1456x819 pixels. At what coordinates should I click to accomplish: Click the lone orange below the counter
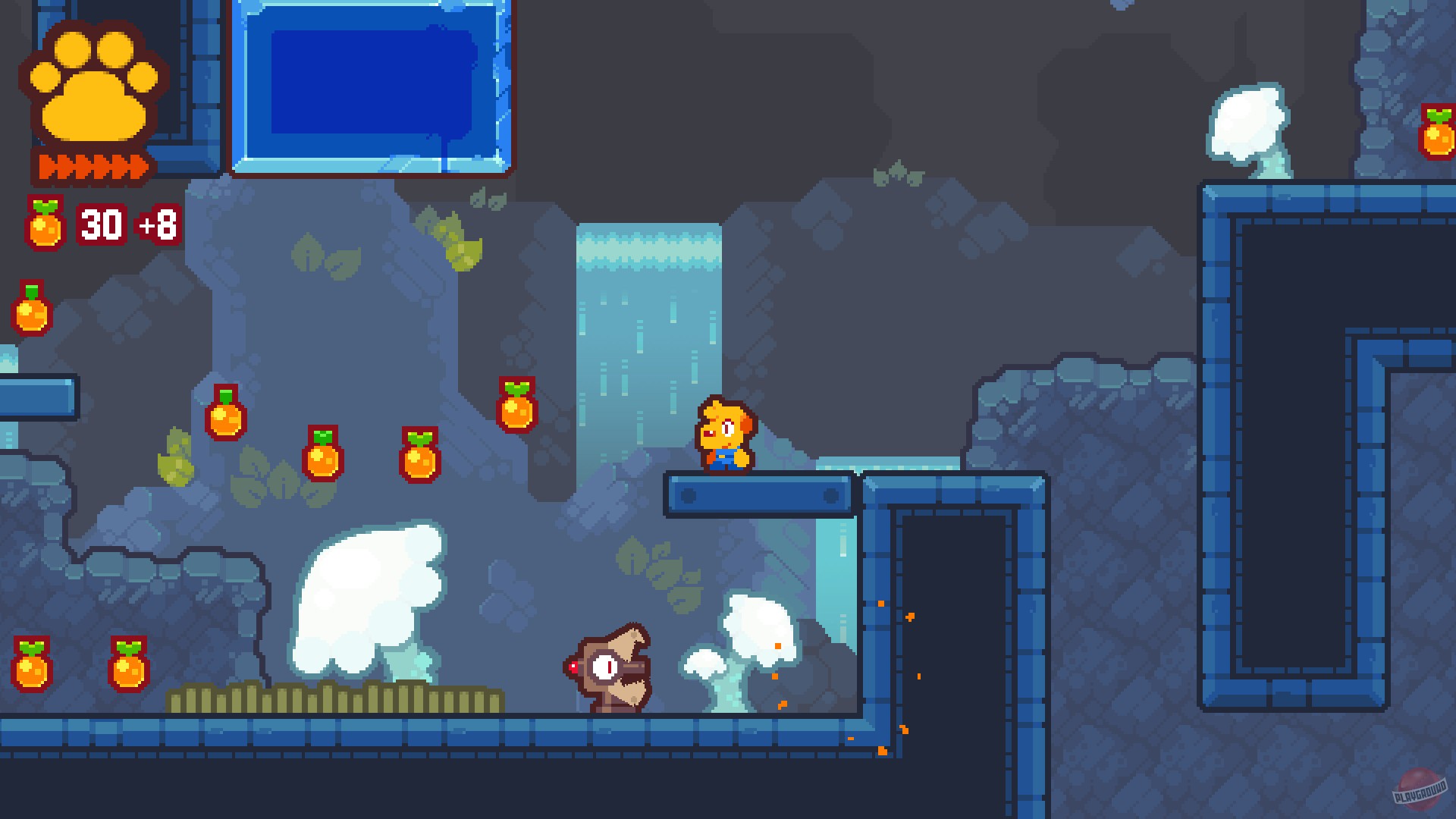[x=32, y=307]
